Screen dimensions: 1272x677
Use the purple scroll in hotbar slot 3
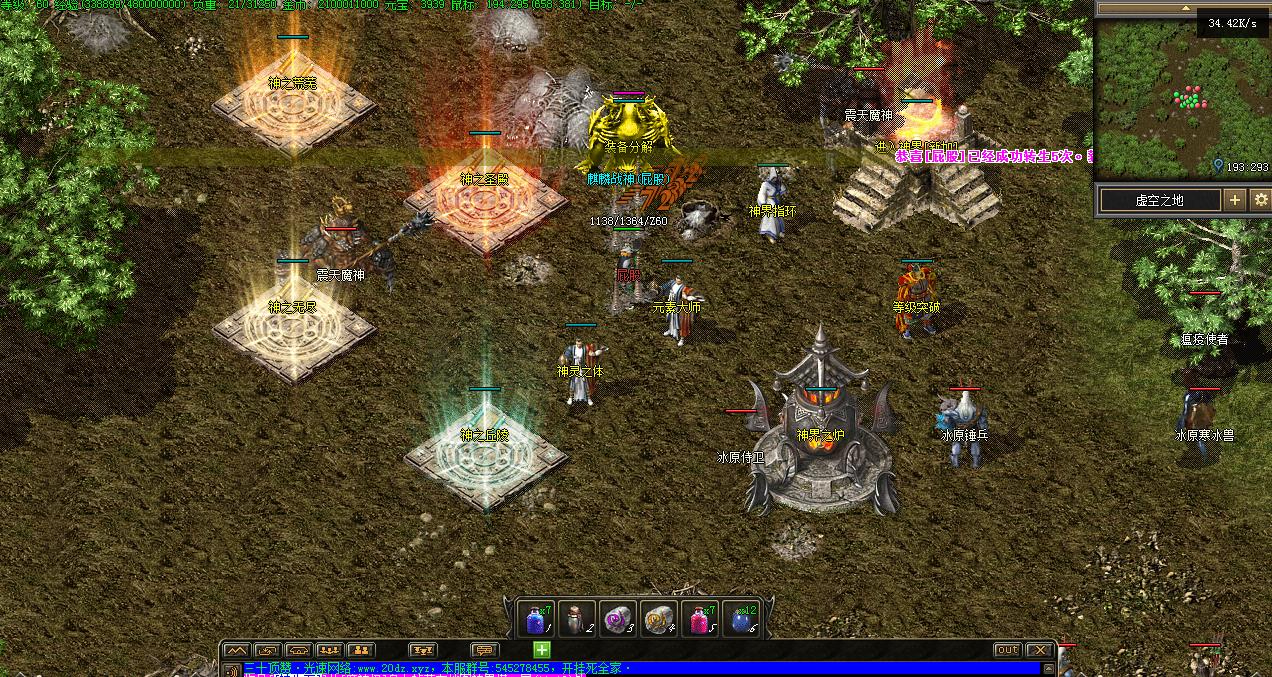pos(618,619)
